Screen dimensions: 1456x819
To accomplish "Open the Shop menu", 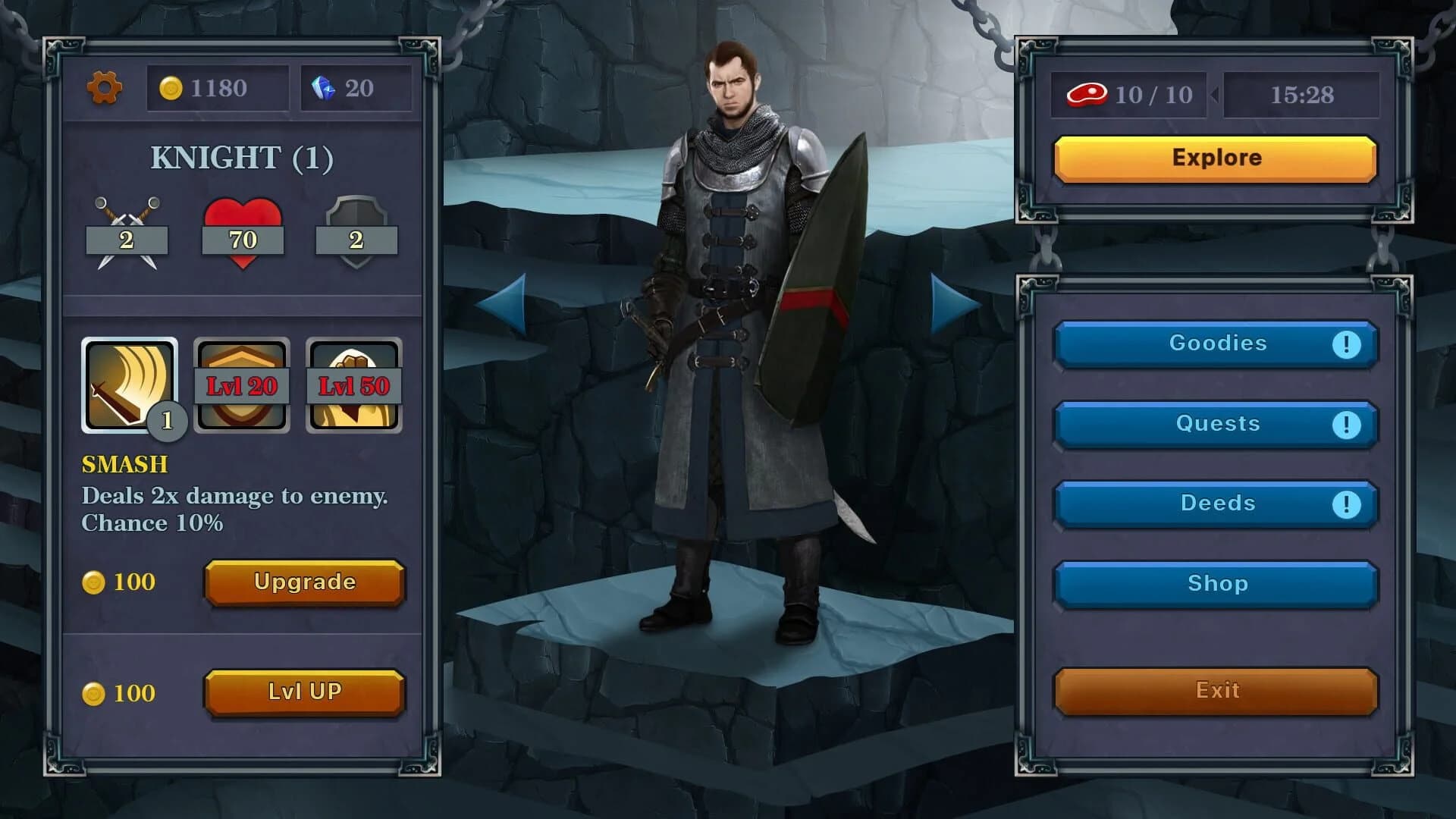I will 1216,584.
